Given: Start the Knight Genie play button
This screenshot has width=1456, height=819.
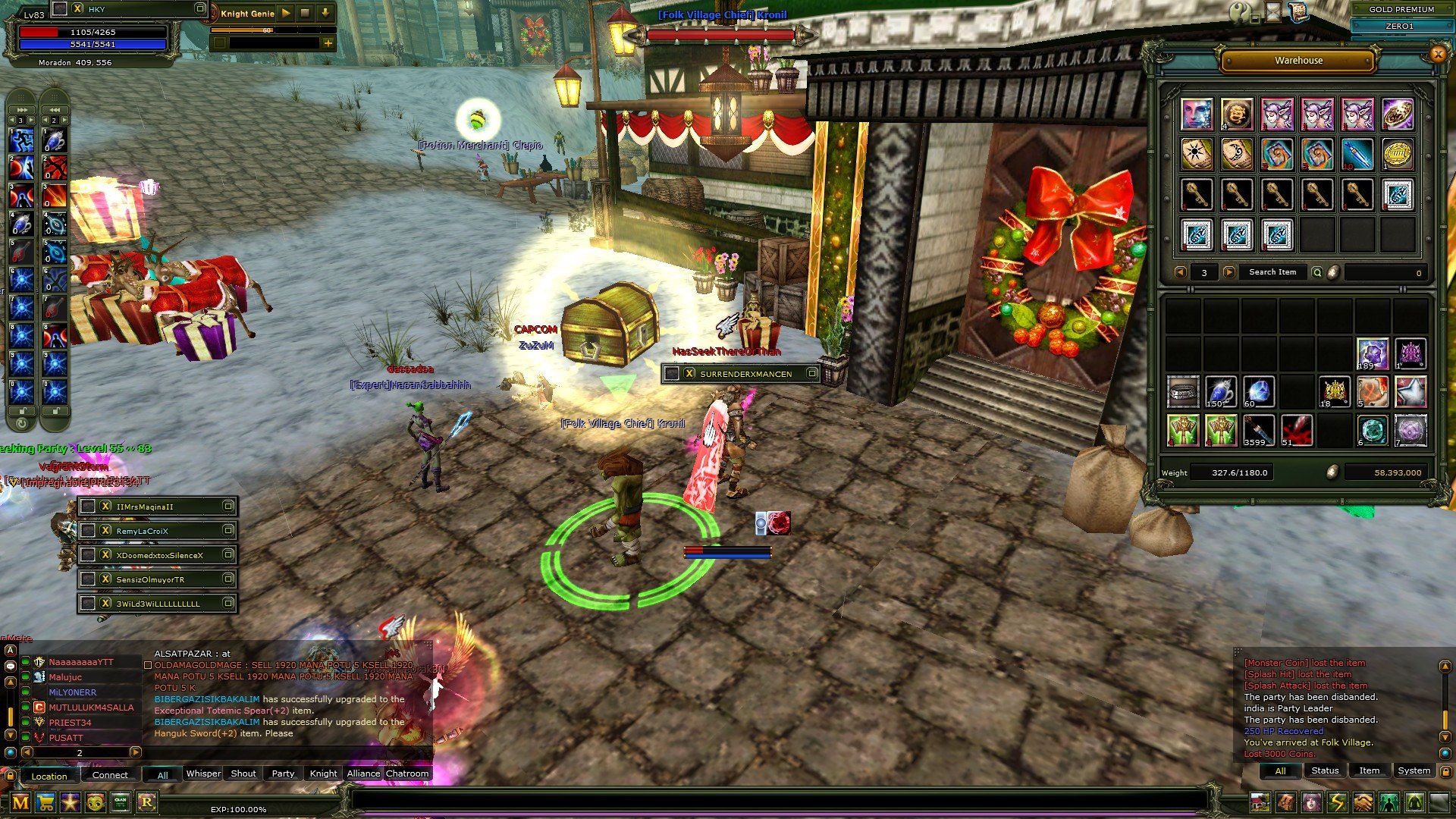Looking at the screenshot, I should tap(286, 13).
